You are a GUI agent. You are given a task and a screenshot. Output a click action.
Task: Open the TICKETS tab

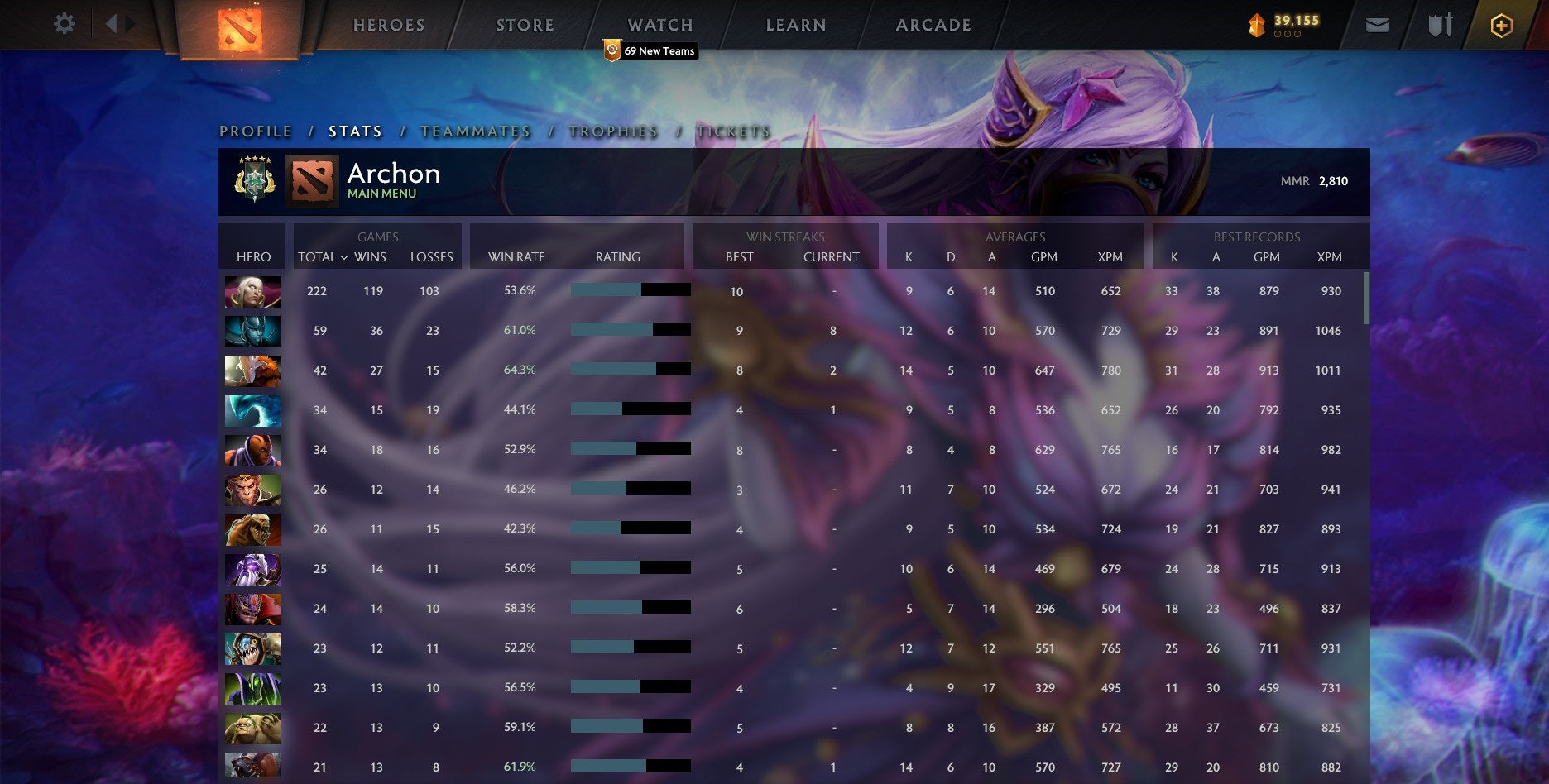pyautogui.click(x=733, y=131)
